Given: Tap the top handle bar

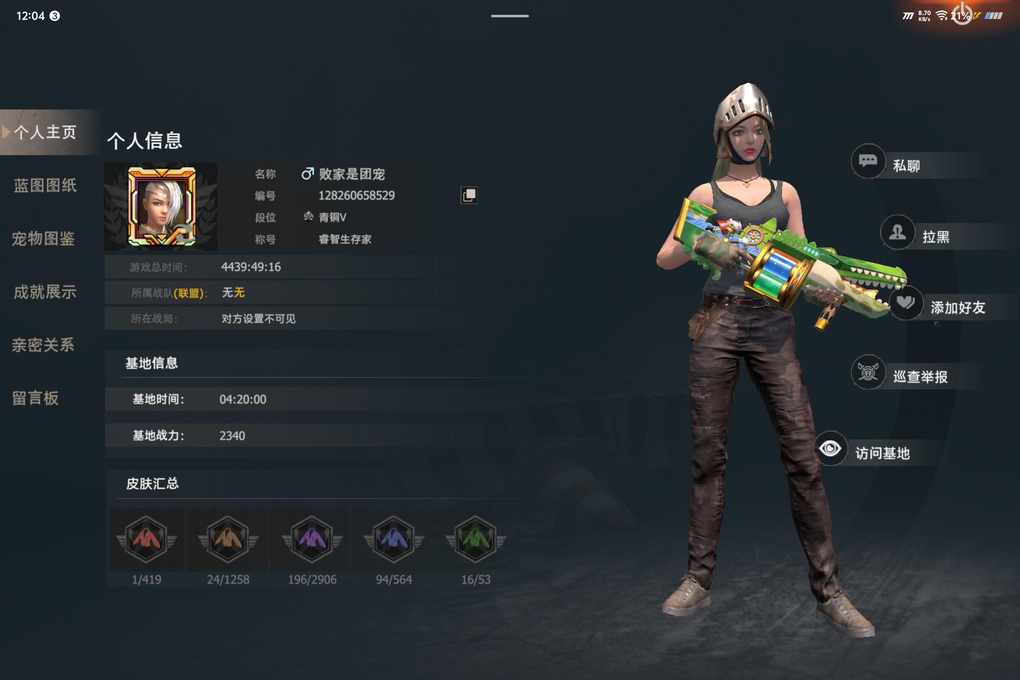Looking at the screenshot, I should (x=510, y=15).
